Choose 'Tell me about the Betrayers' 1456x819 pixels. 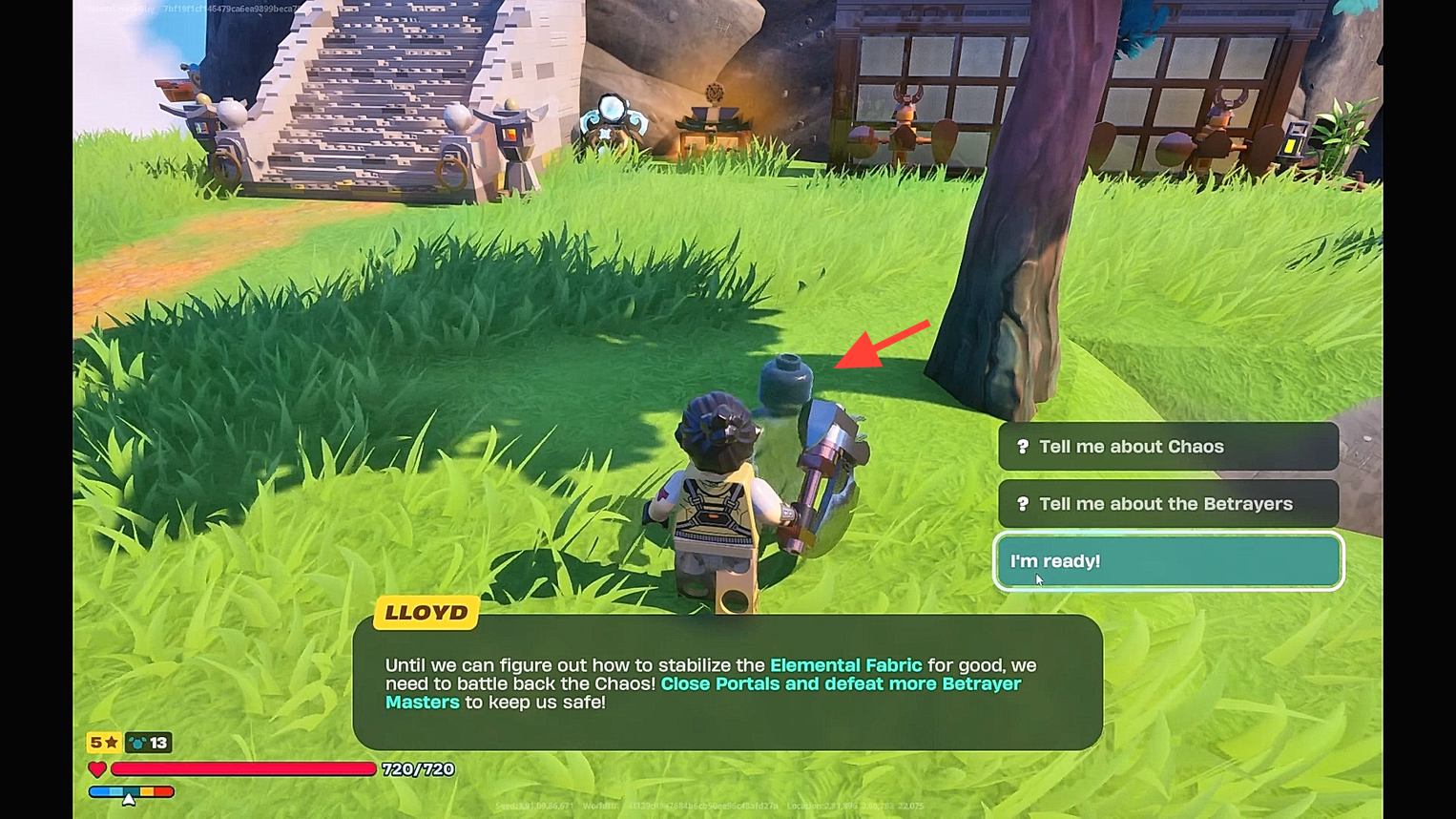click(1168, 504)
